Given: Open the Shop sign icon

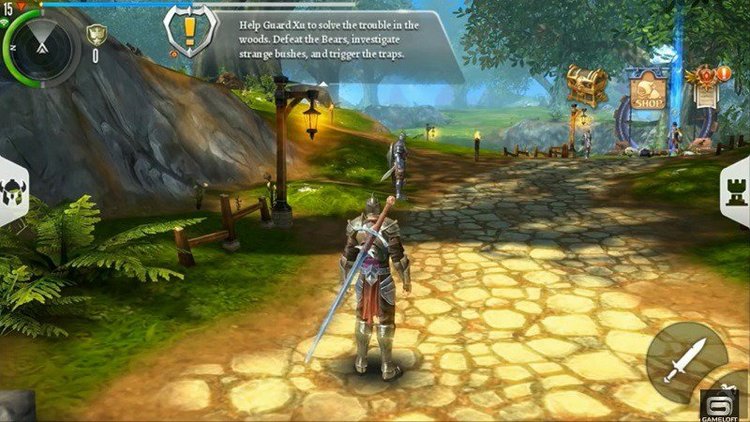Looking at the screenshot, I should point(647,90).
